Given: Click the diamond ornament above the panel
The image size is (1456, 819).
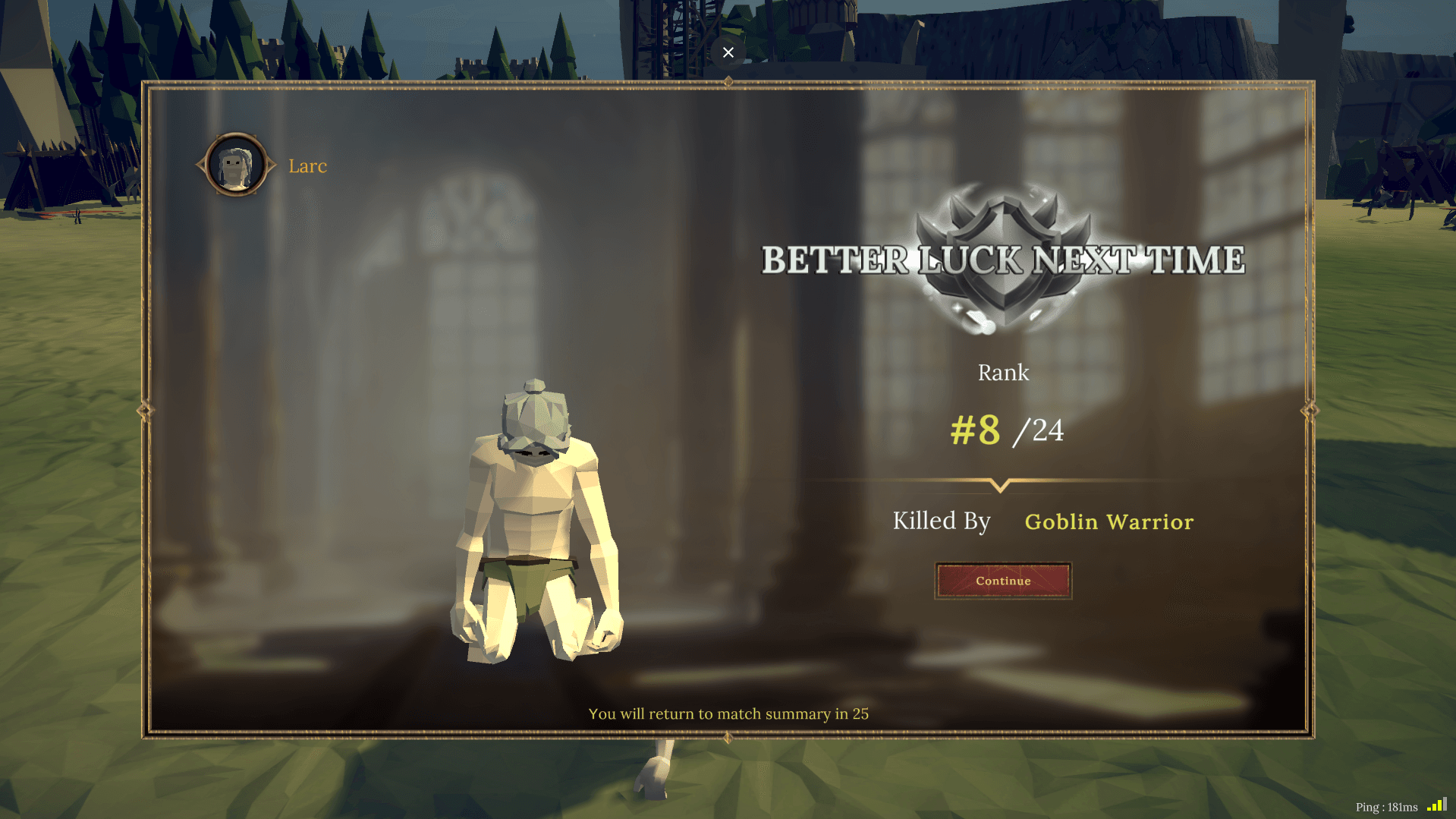Looking at the screenshot, I should point(727,81).
